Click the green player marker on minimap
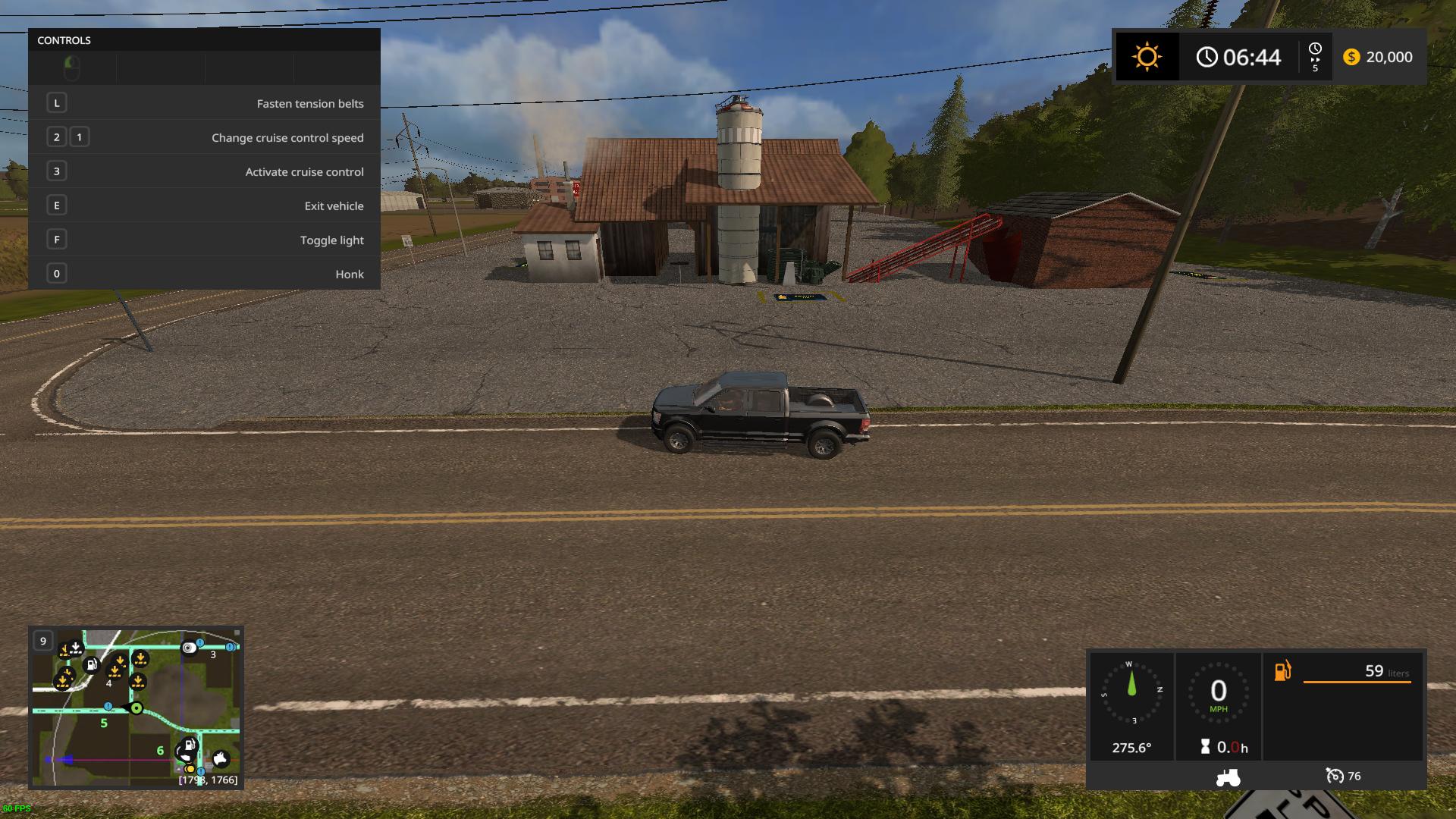 (136, 708)
